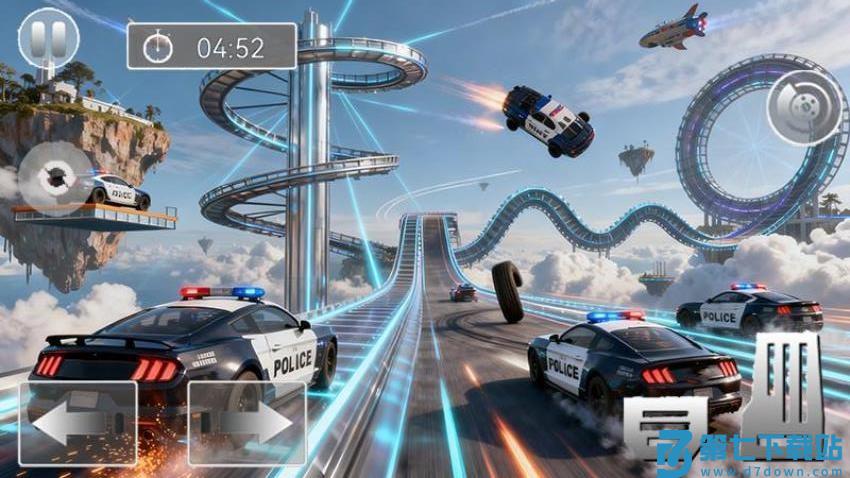The height and width of the screenshot is (478, 850).
Task: Pause the game with the pause button
Action: pyautogui.click(x=48, y=38)
